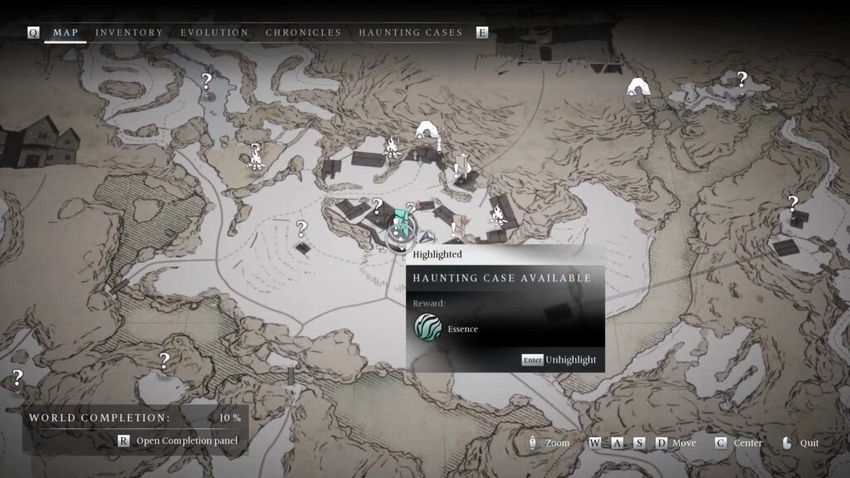Open the Evolution tab

coord(214,33)
